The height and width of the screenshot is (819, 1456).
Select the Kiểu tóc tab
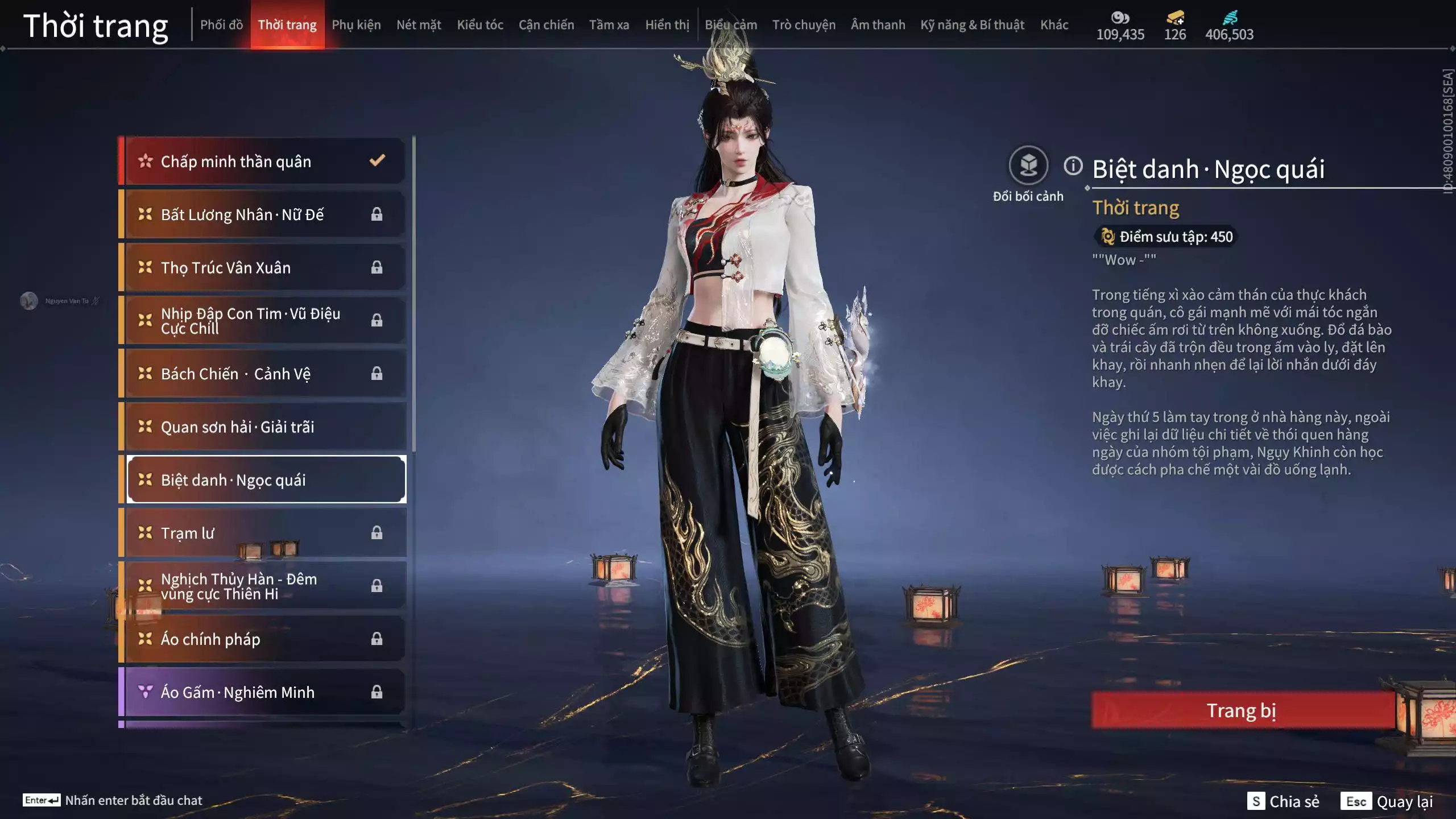pyautogui.click(x=480, y=25)
